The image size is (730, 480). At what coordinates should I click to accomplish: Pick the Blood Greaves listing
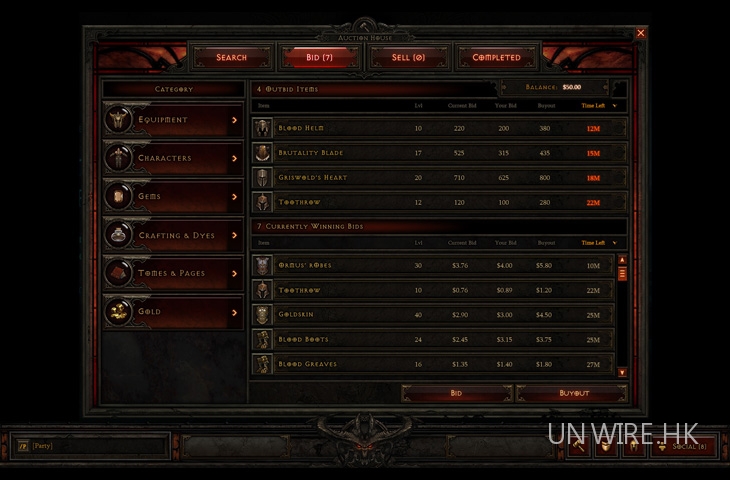pos(430,364)
